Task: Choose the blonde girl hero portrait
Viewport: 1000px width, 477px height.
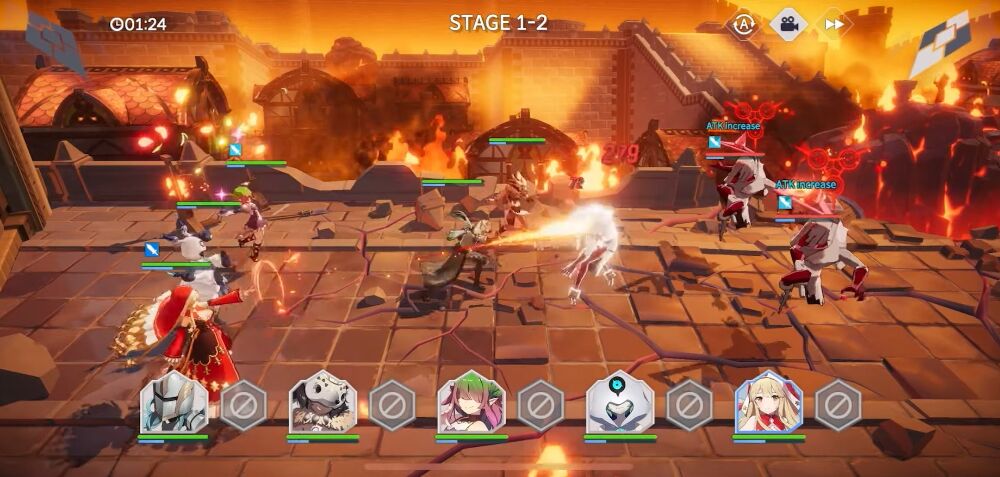Action: click(x=768, y=403)
